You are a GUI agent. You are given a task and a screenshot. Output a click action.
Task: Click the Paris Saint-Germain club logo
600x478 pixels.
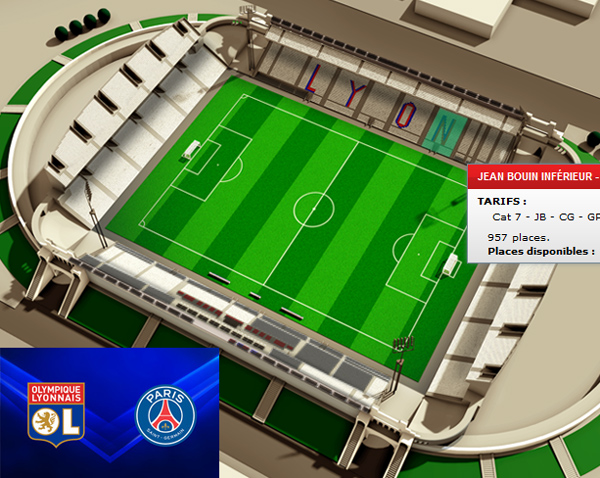(165, 414)
